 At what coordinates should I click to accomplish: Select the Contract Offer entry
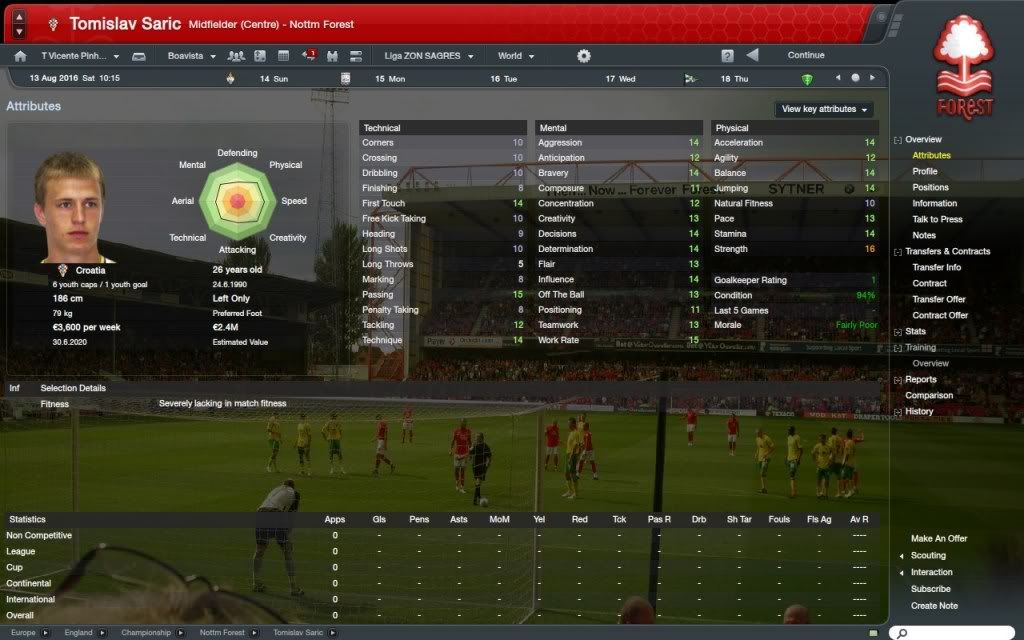coord(940,316)
